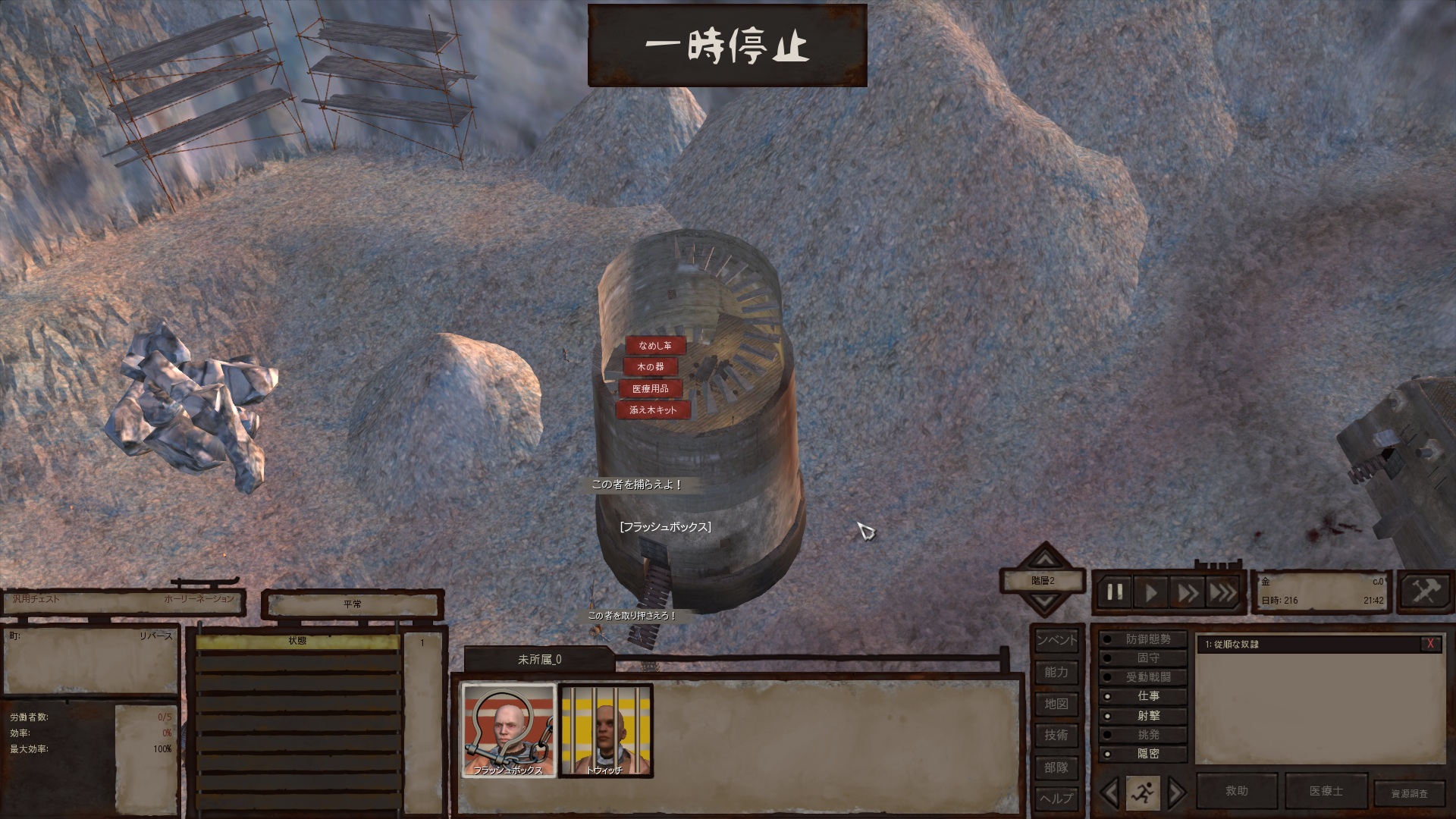Toggle the 防御態勢 stance option
The width and height of the screenshot is (1456, 819).
coord(1148,640)
